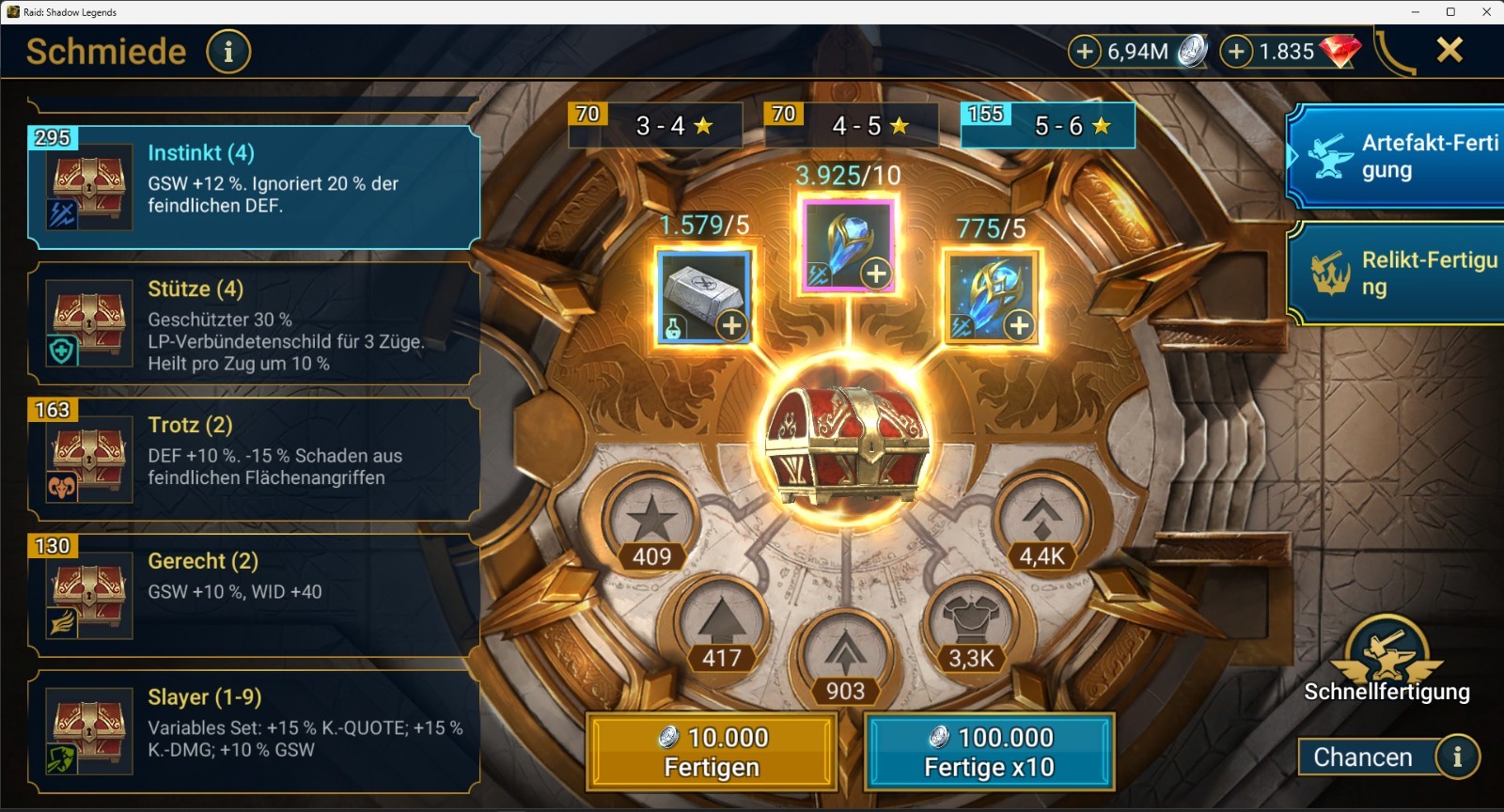Viewport: 1504px width, 812px height.
Task: Click the Fertigen button for 10.000 silver
Action: pyautogui.click(x=712, y=752)
